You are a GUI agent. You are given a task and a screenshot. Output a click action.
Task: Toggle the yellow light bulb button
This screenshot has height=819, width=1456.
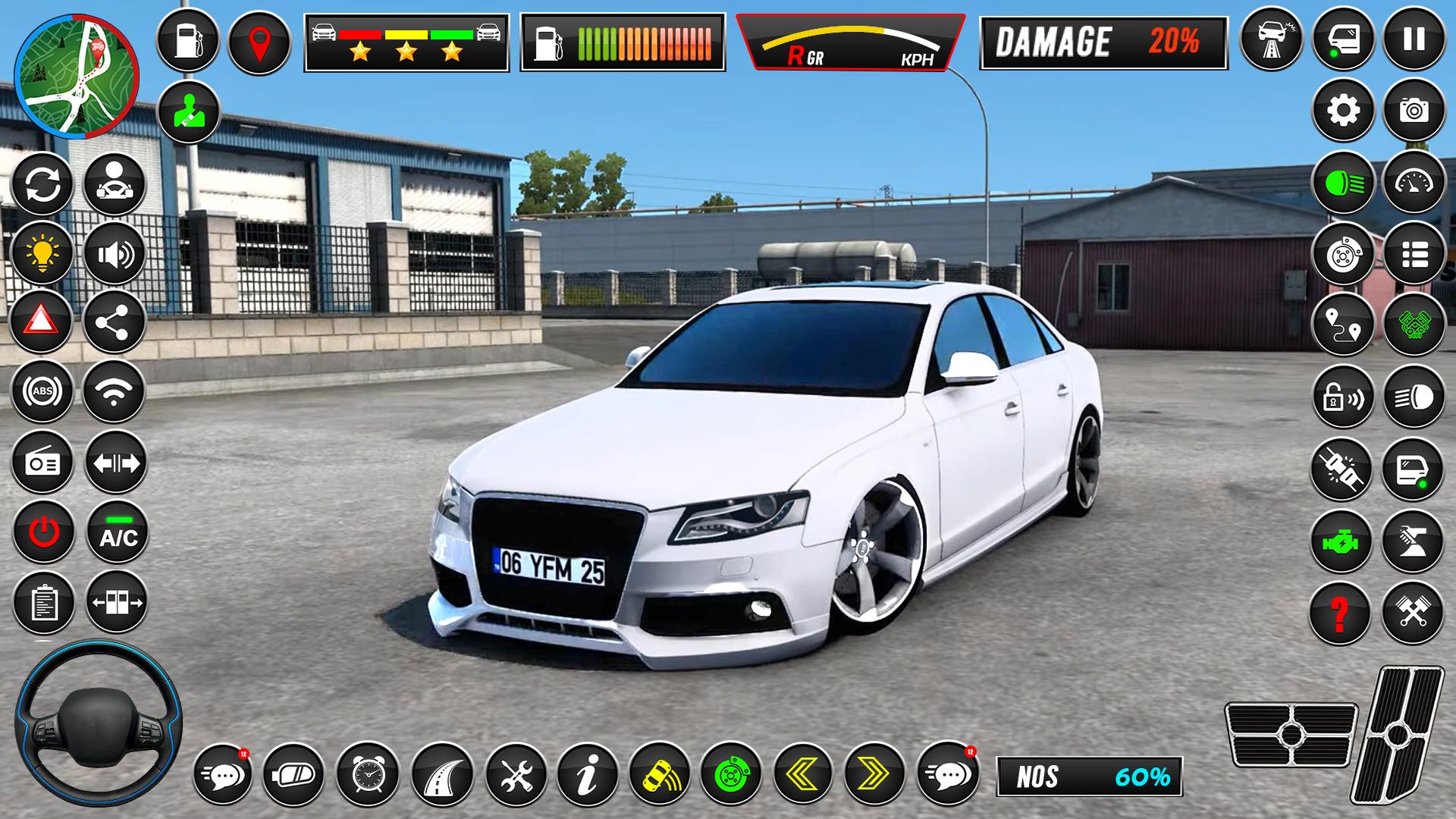pyautogui.click(x=42, y=252)
